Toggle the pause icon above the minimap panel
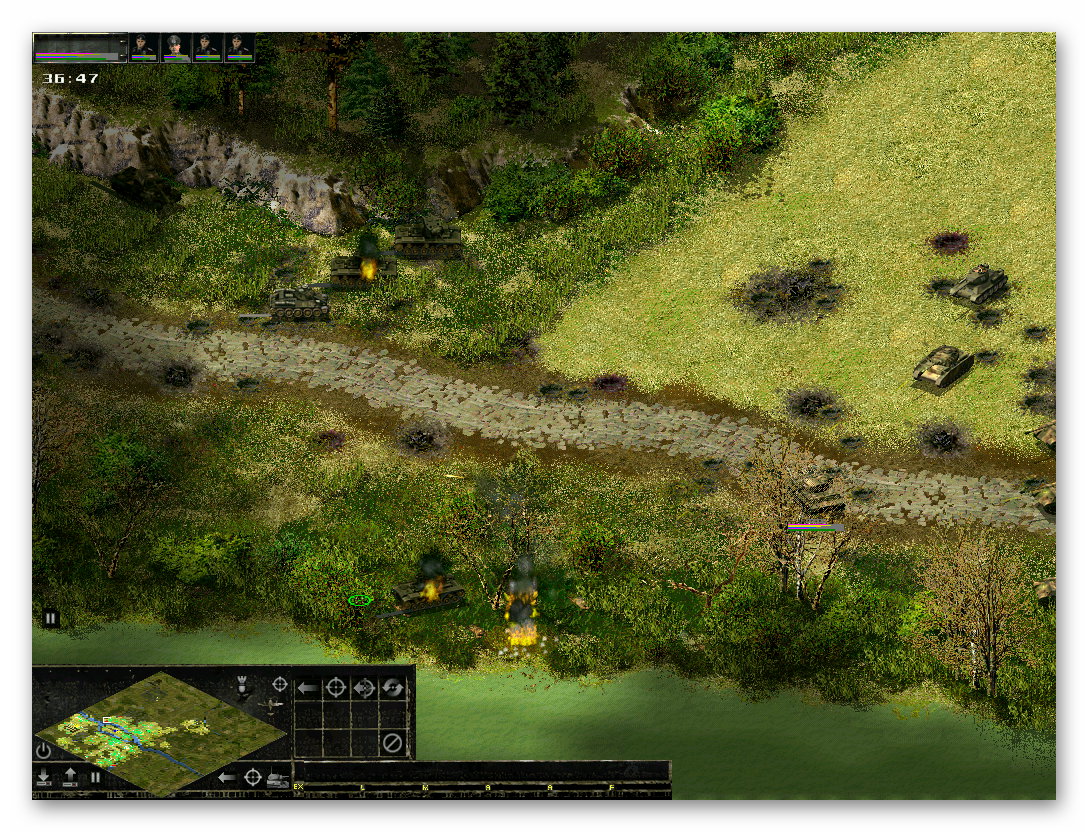 (51, 619)
